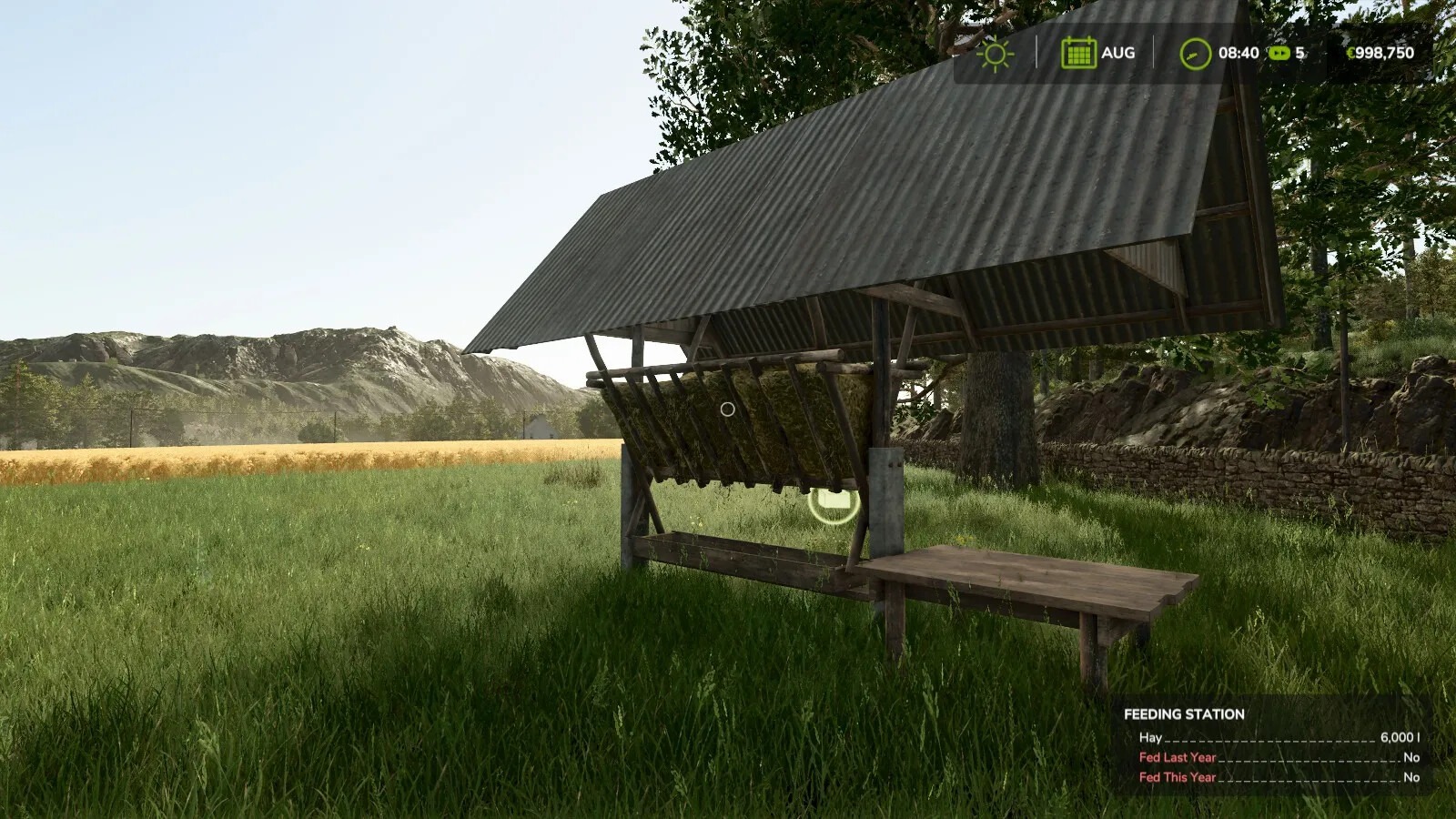Click the sunny weather icon
The width and height of the screenshot is (1456, 819).
click(995, 54)
